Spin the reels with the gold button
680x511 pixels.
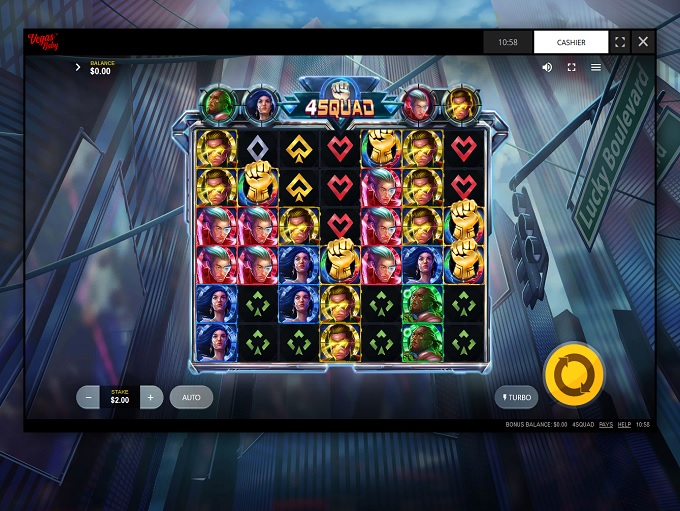[x=574, y=375]
